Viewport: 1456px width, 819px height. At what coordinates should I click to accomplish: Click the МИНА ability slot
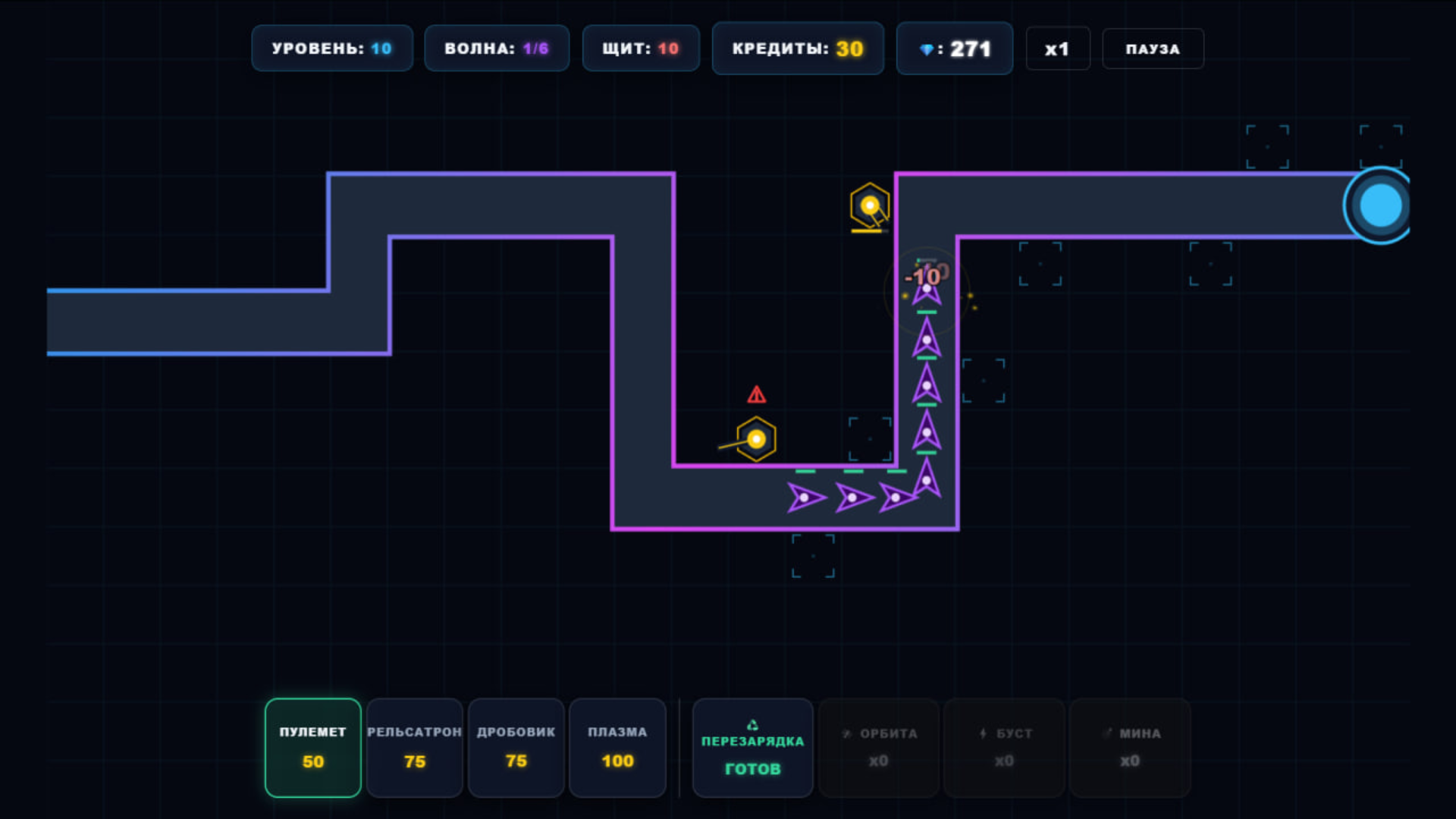point(1130,748)
